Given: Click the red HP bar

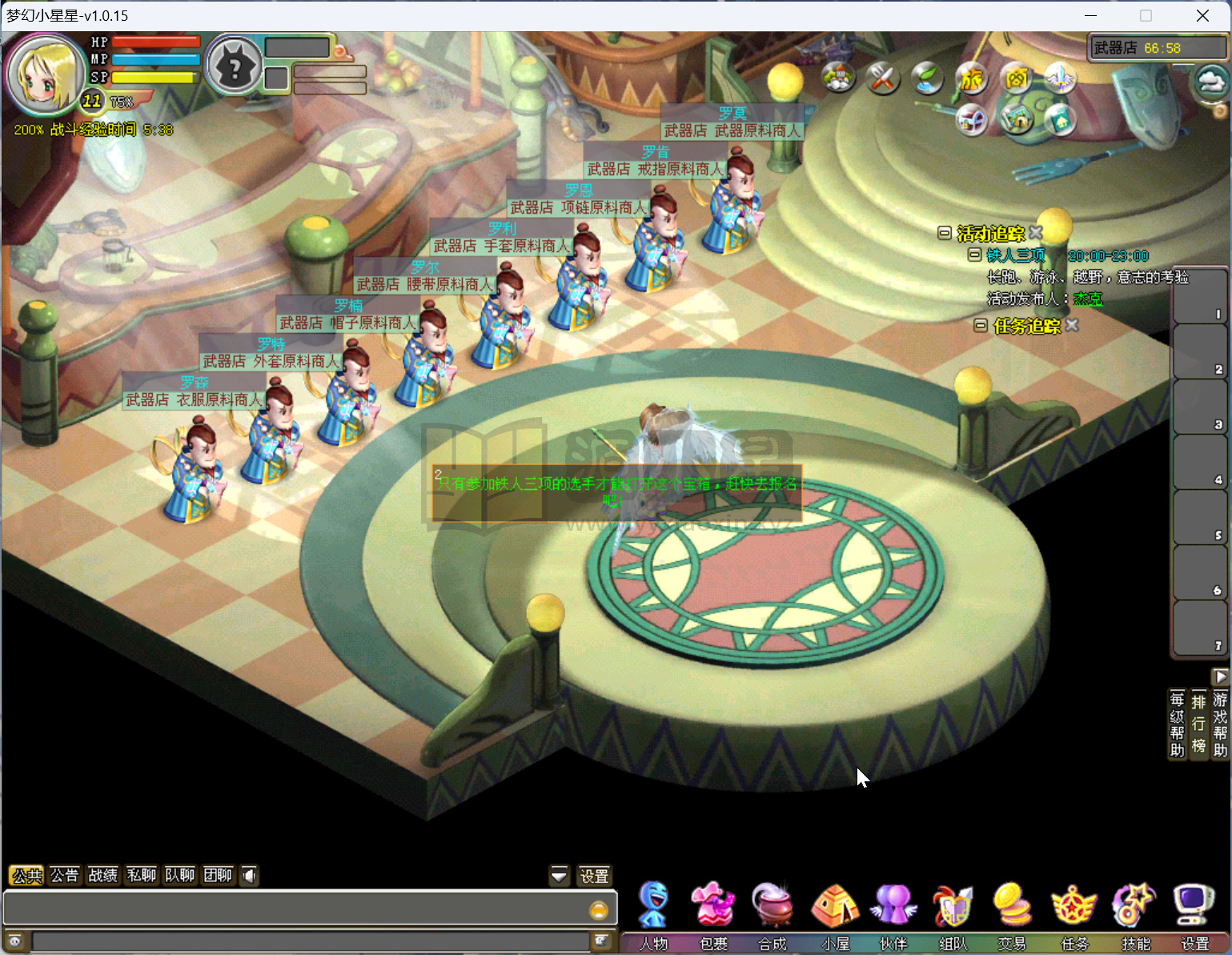Looking at the screenshot, I should click(x=156, y=41).
